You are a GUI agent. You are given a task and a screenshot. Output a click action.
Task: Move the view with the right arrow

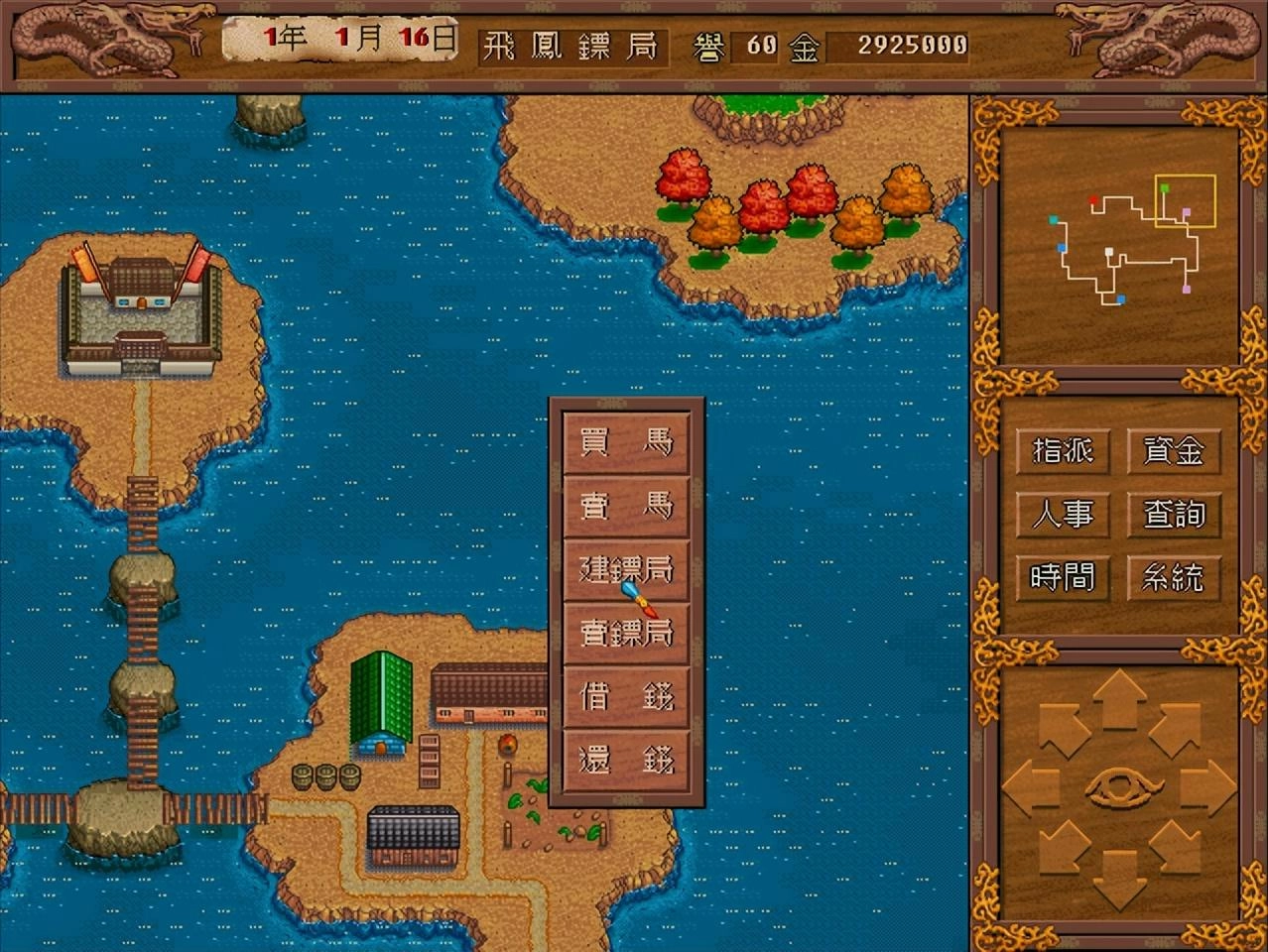(1210, 789)
